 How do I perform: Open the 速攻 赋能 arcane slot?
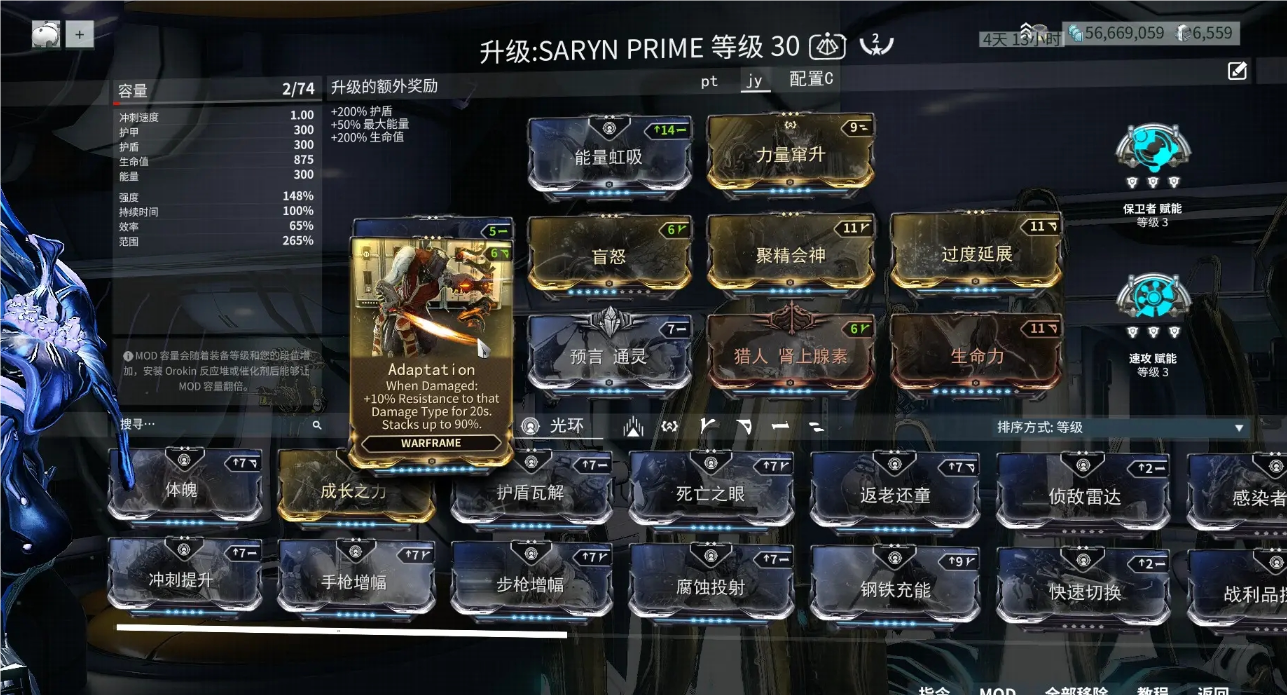tap(1153, 305)
